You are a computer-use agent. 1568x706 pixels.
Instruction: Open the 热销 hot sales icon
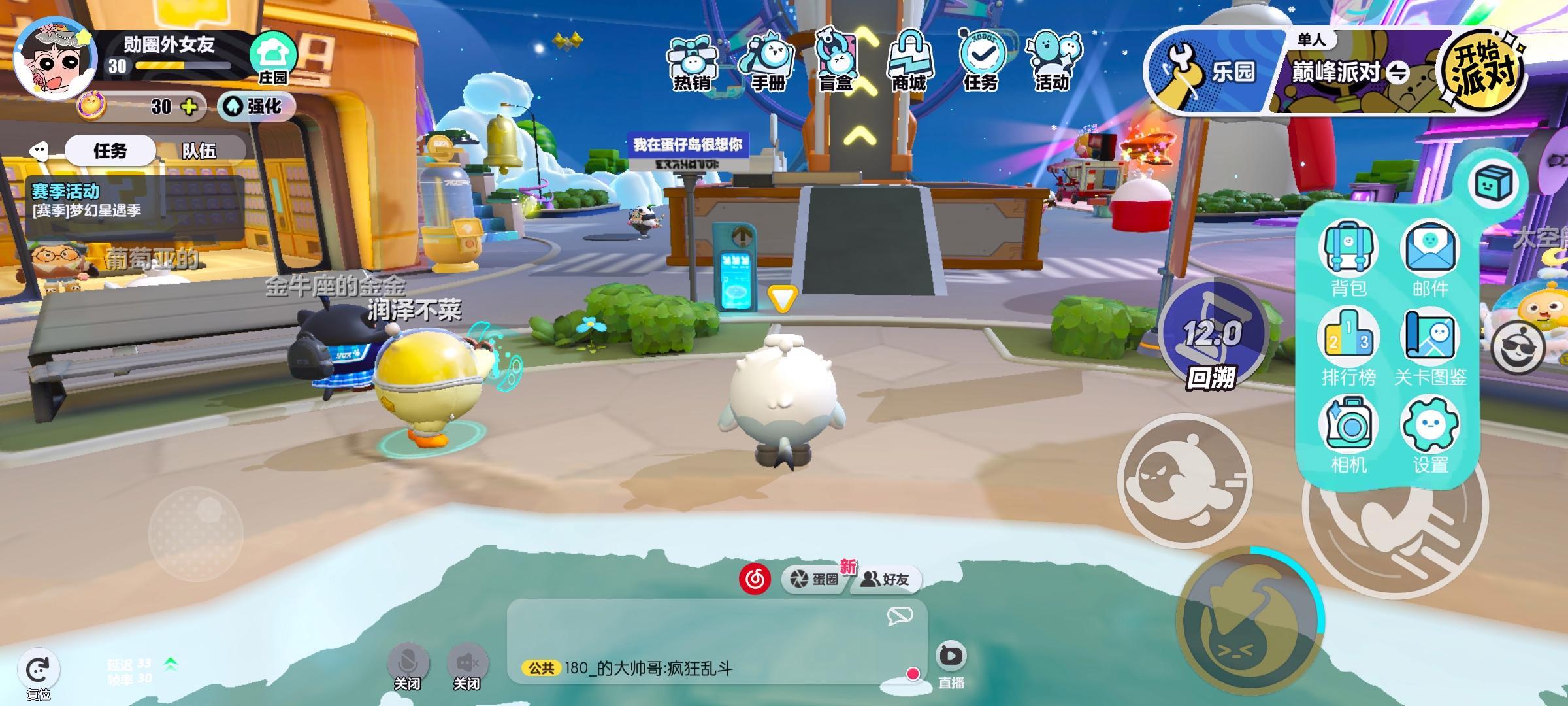tap(692, 63)
